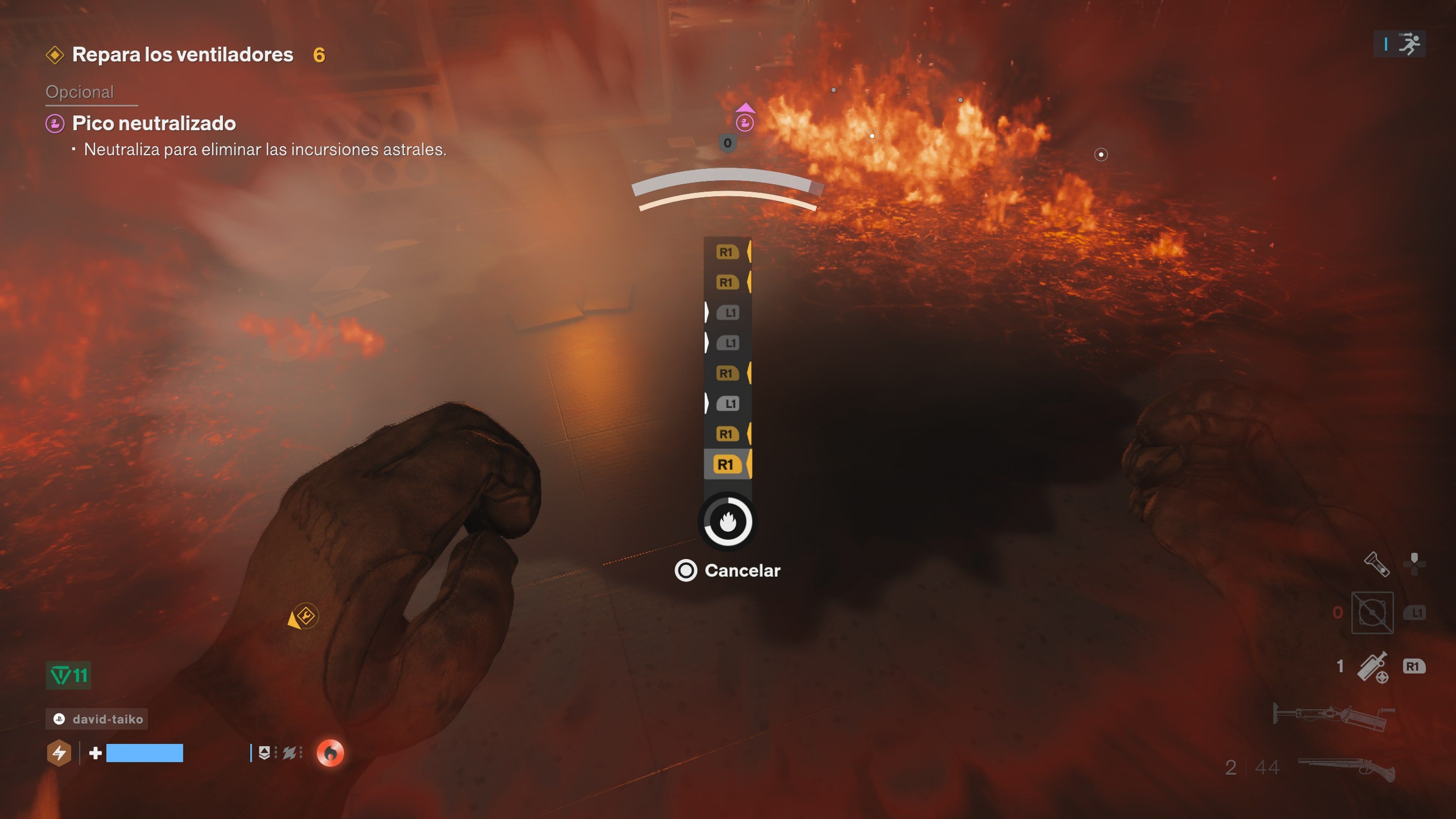Toggle the shield status icon near the health bar
This screenshot has width=1456, height=819.
[x=264, y=752]
